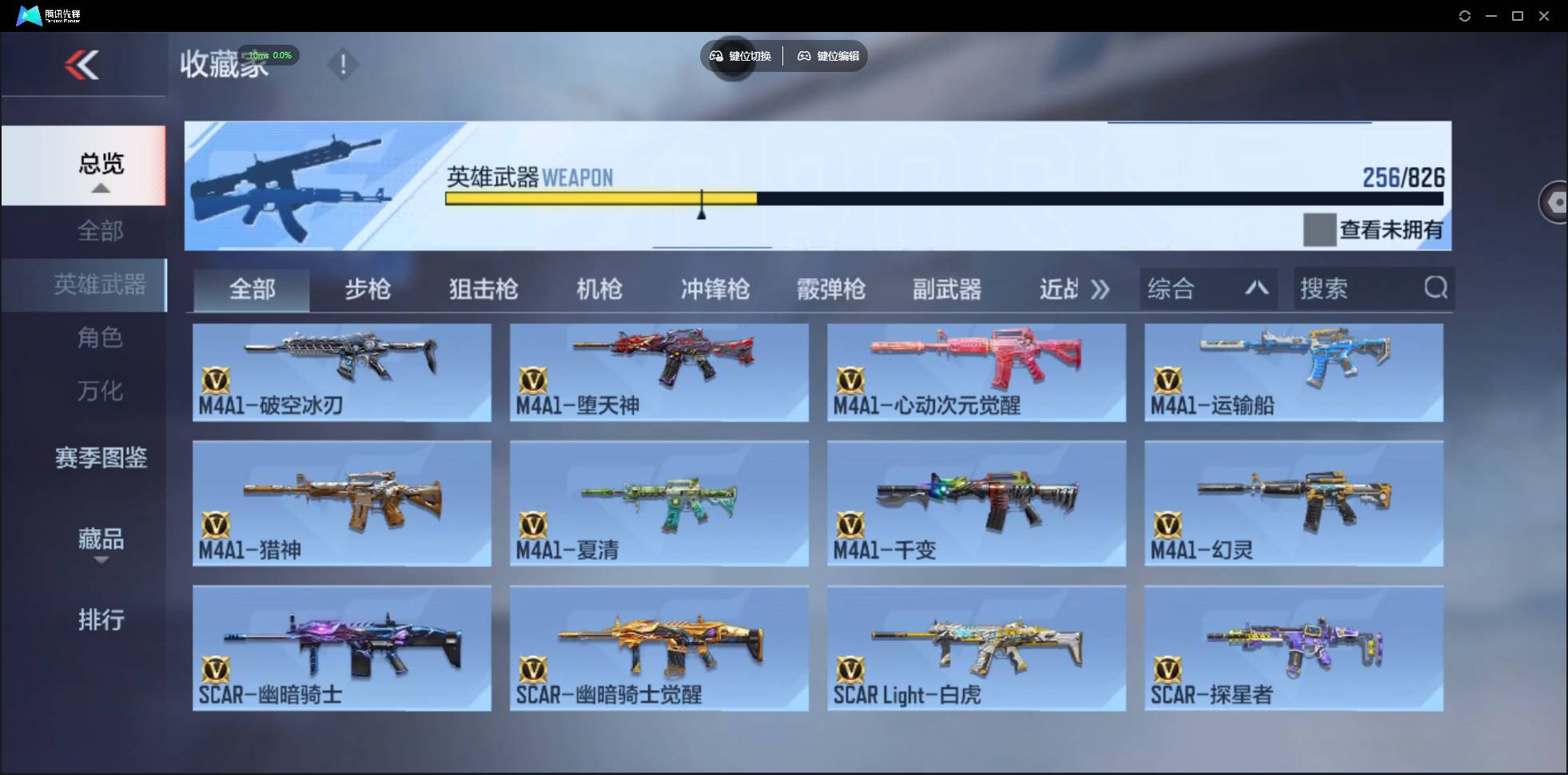
Task: Click the refresh icon in the titlebar
Action: pyautogui.click(x=1466, y=15)
